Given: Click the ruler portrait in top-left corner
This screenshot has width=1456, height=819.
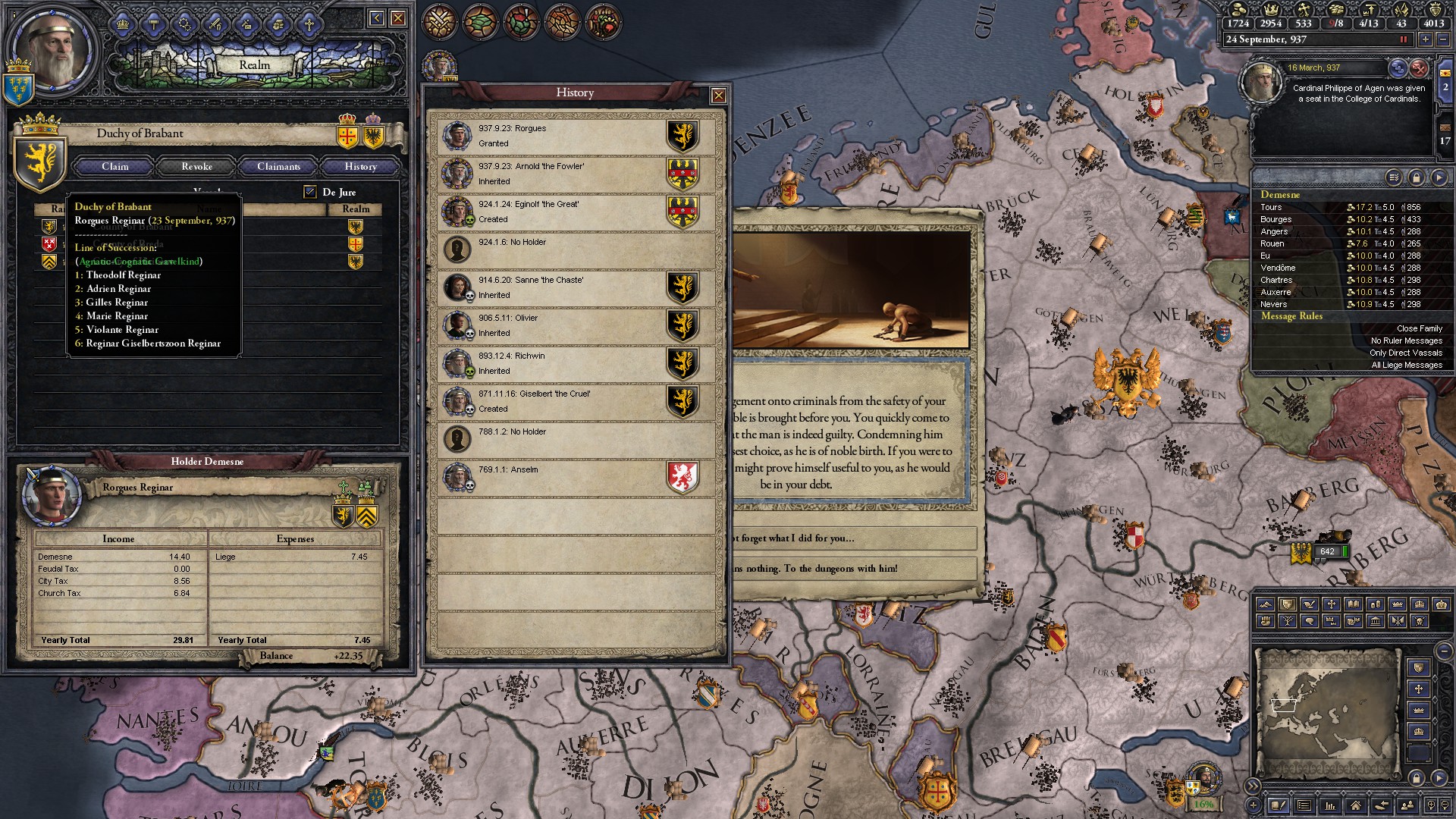Looking at the screenshot, I should pyautogui.click(x=53, y=53).
